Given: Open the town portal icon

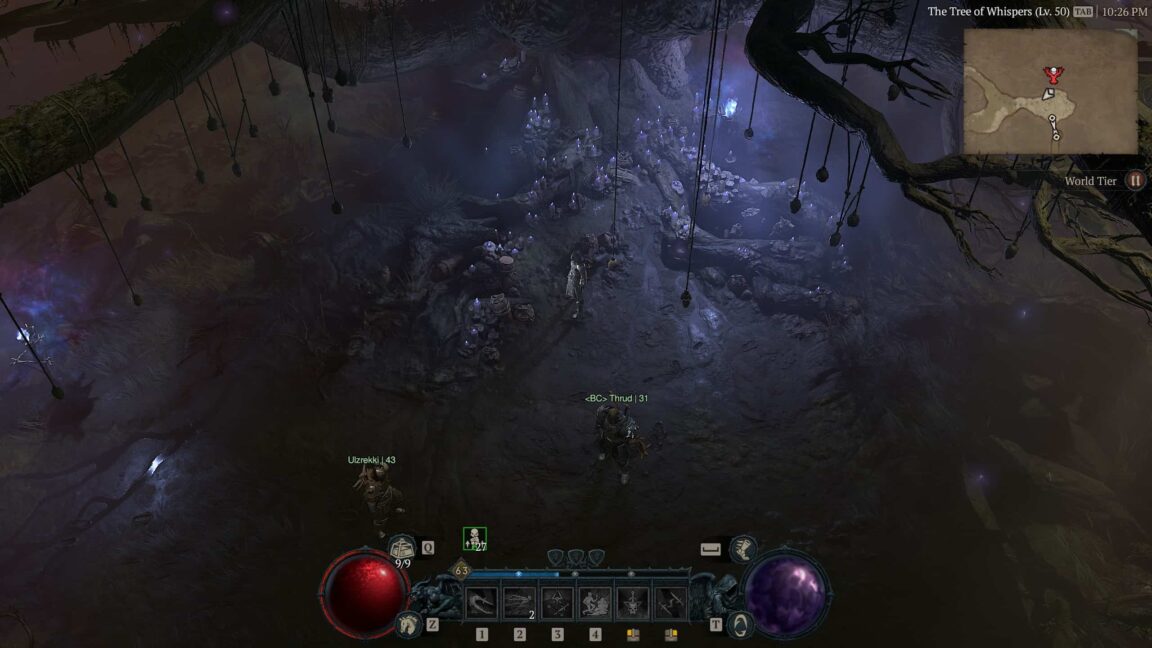Looking at the screenshot, I should (x=740, y=625).
